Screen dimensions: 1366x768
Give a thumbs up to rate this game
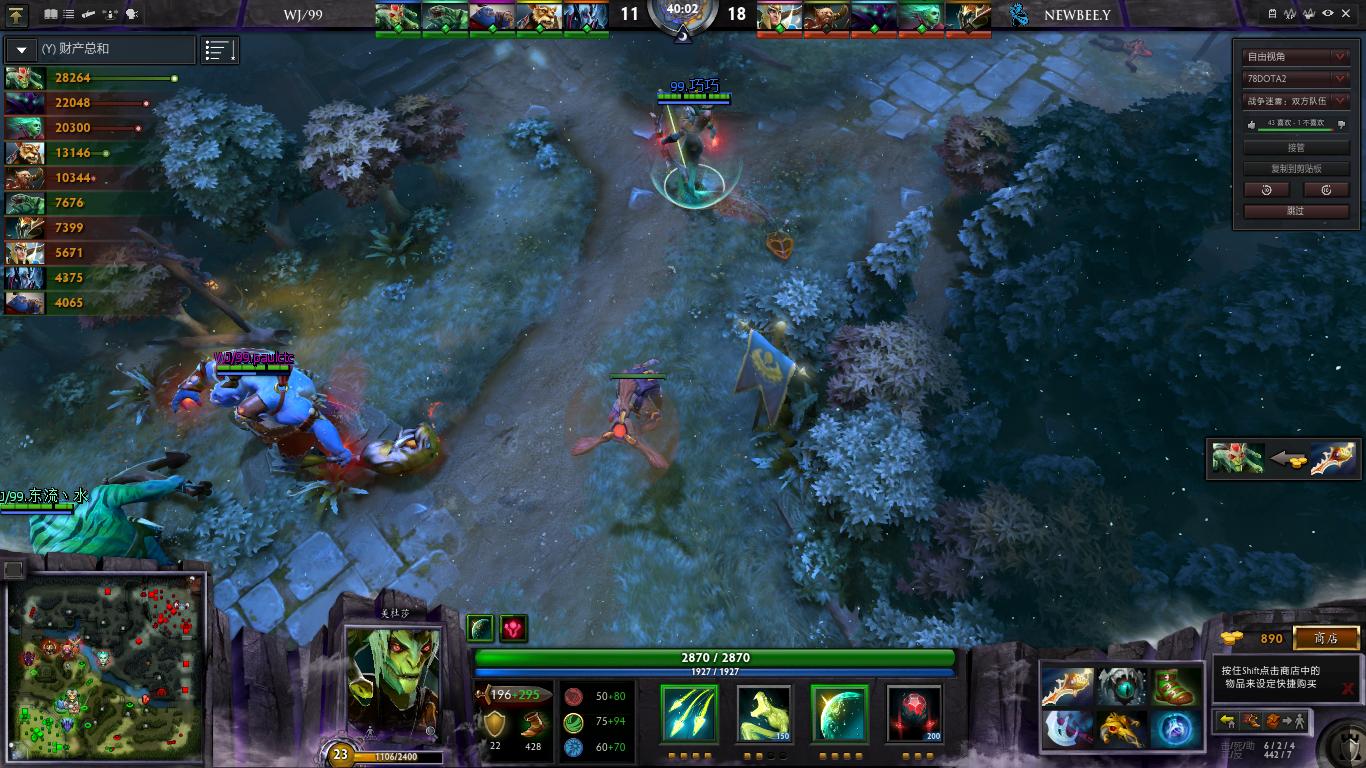(1252, 124)
